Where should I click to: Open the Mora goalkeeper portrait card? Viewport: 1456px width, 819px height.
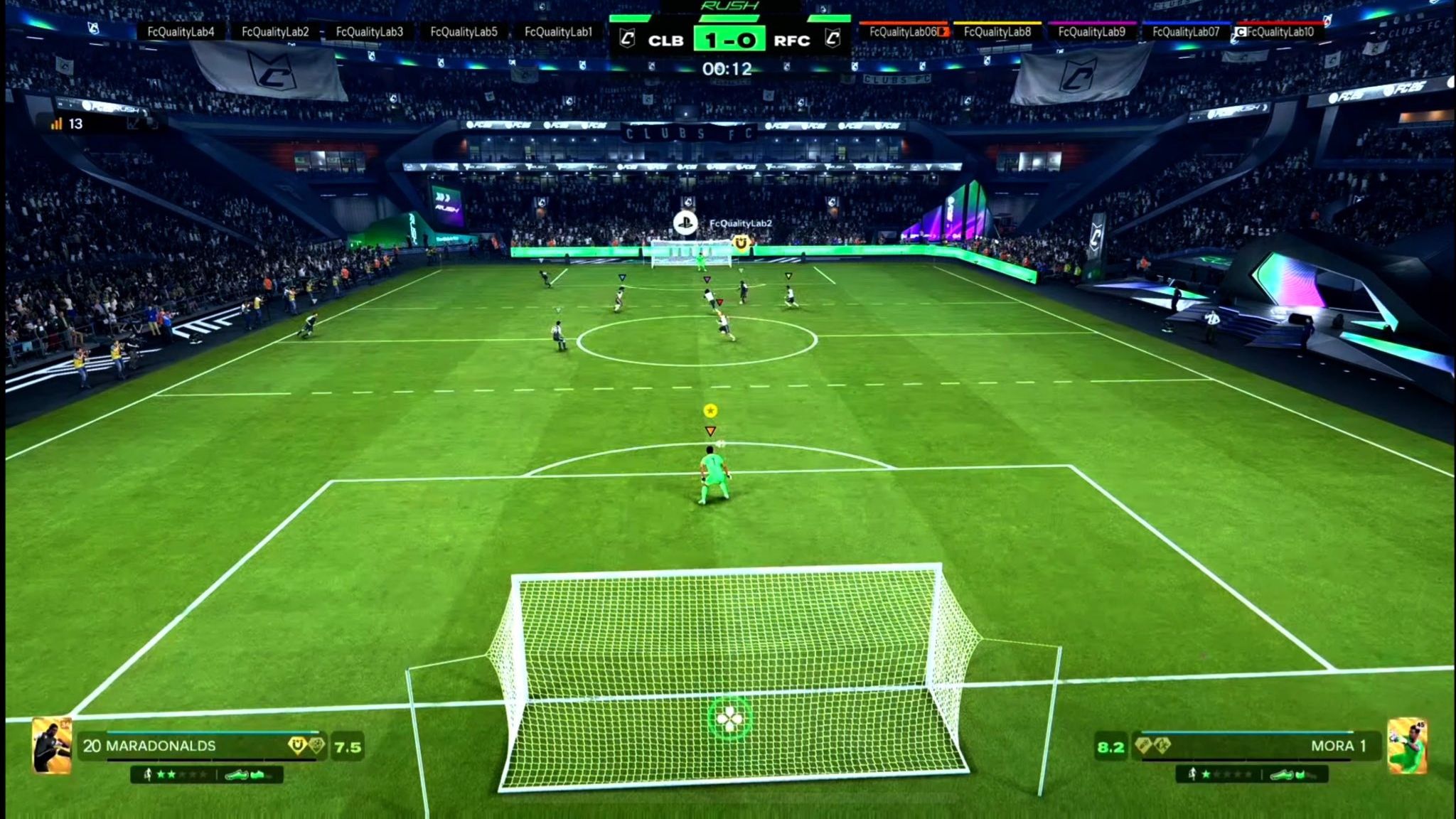pos(1407,745)
